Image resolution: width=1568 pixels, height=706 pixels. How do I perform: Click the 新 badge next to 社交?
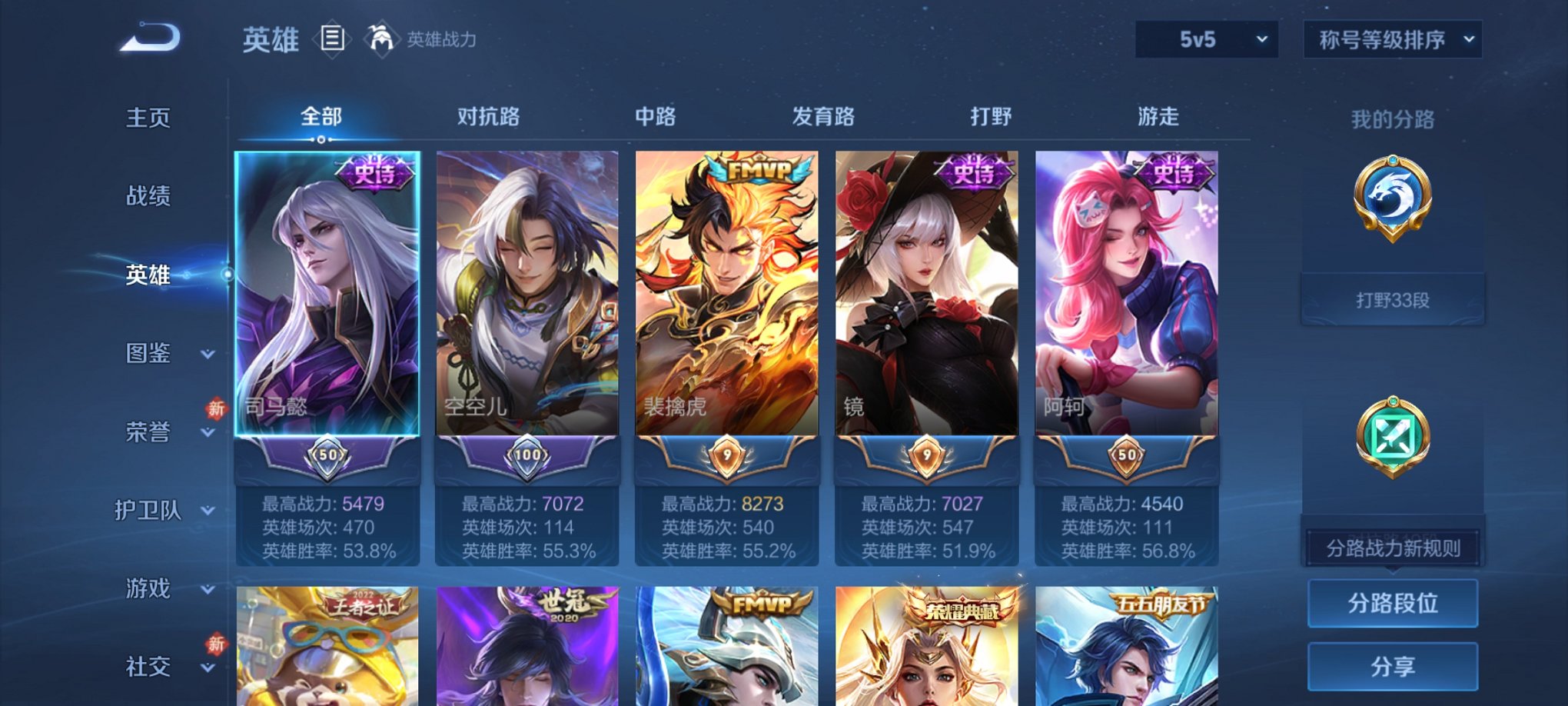(x=215, y=644)
